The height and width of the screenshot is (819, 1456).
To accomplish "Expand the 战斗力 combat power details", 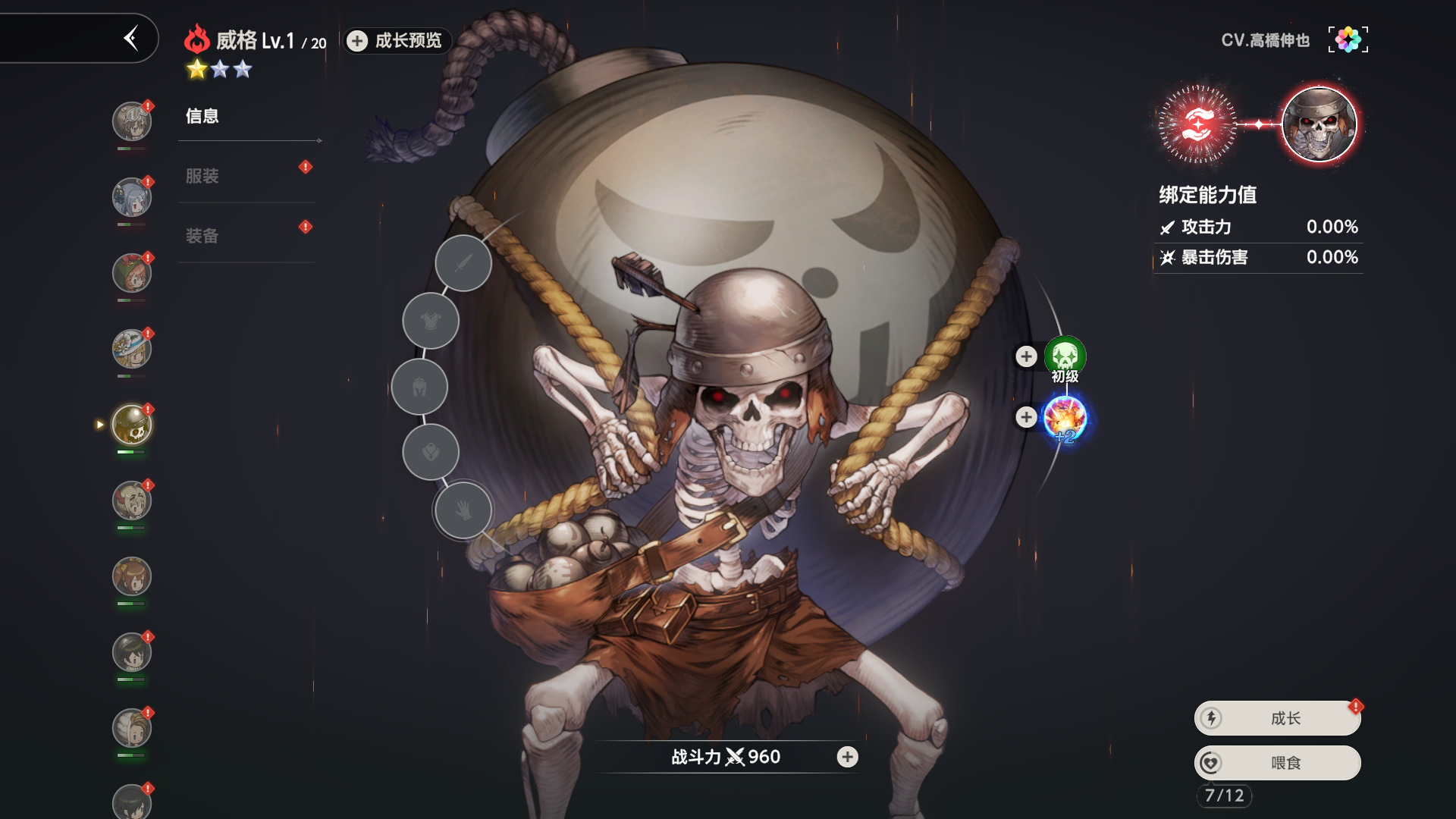I will click(847, 757).
